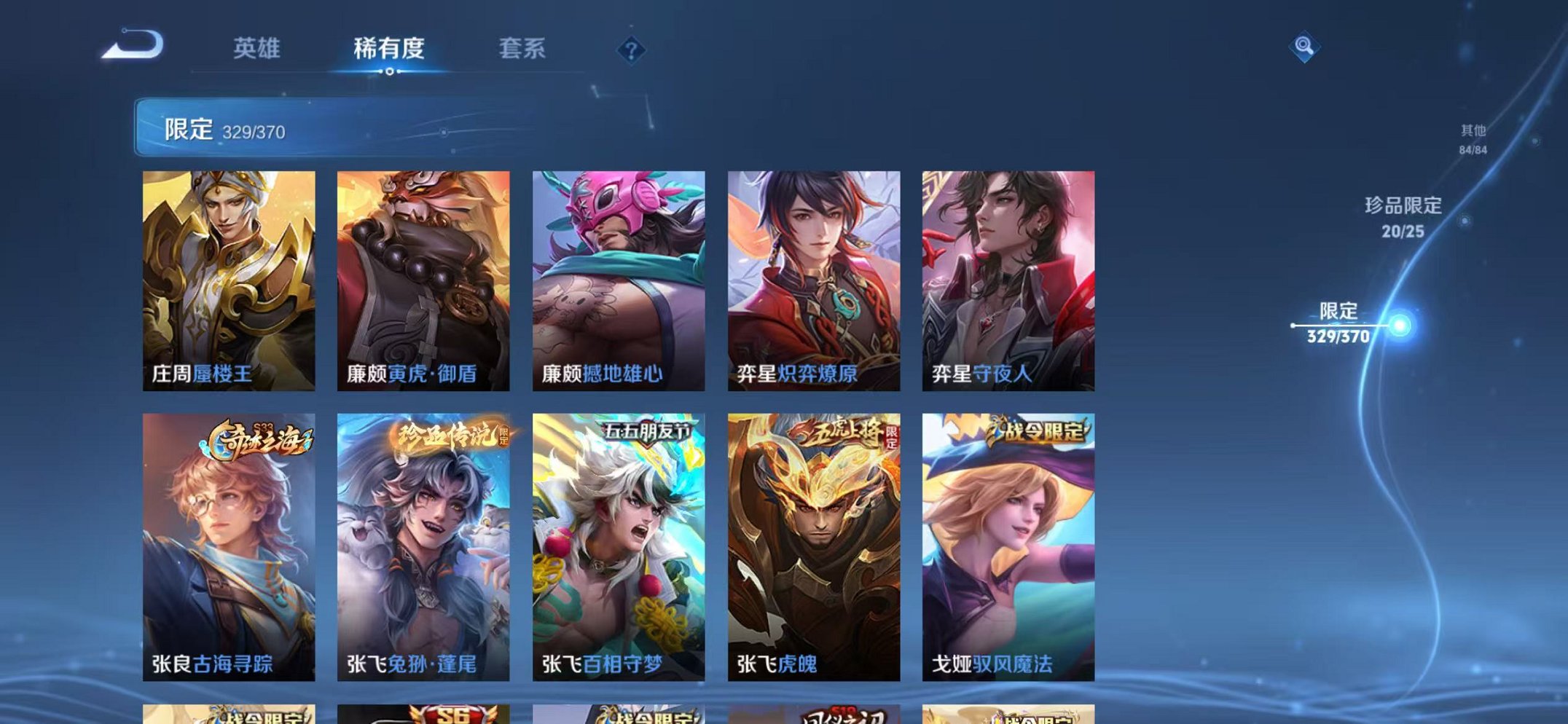The image size is (1568, 724).
Task: Open the 弈星 守夜人 skin
Action: tap(1007, 277)
